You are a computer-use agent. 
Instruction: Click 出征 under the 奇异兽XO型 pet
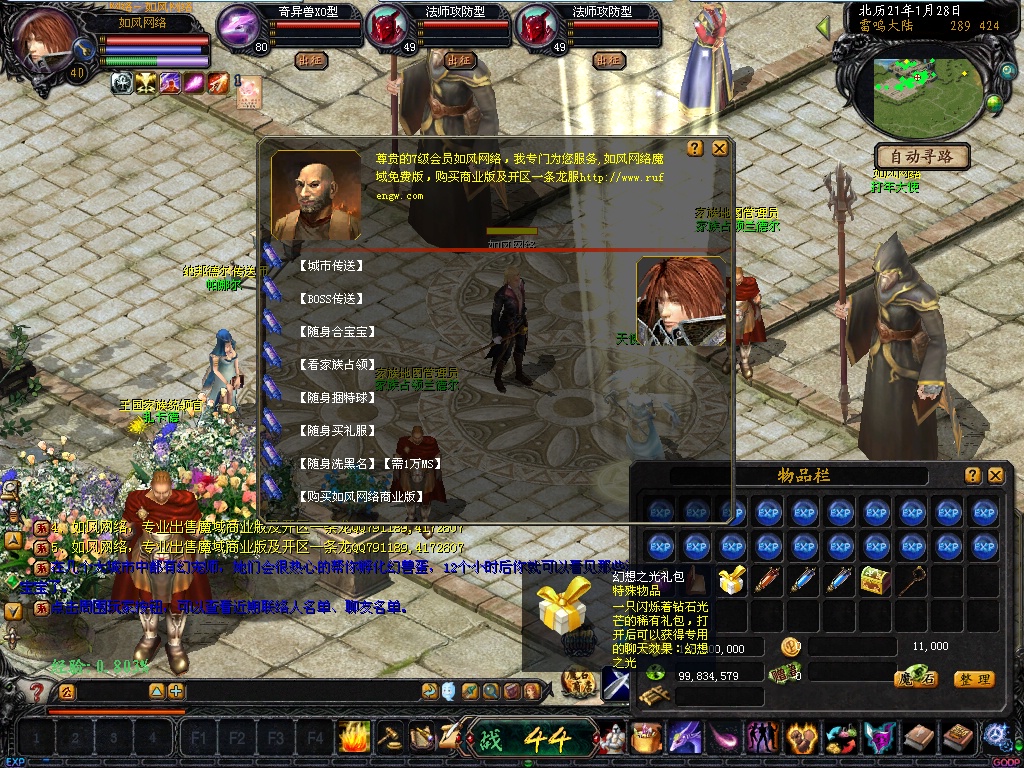tap(311, 60)
